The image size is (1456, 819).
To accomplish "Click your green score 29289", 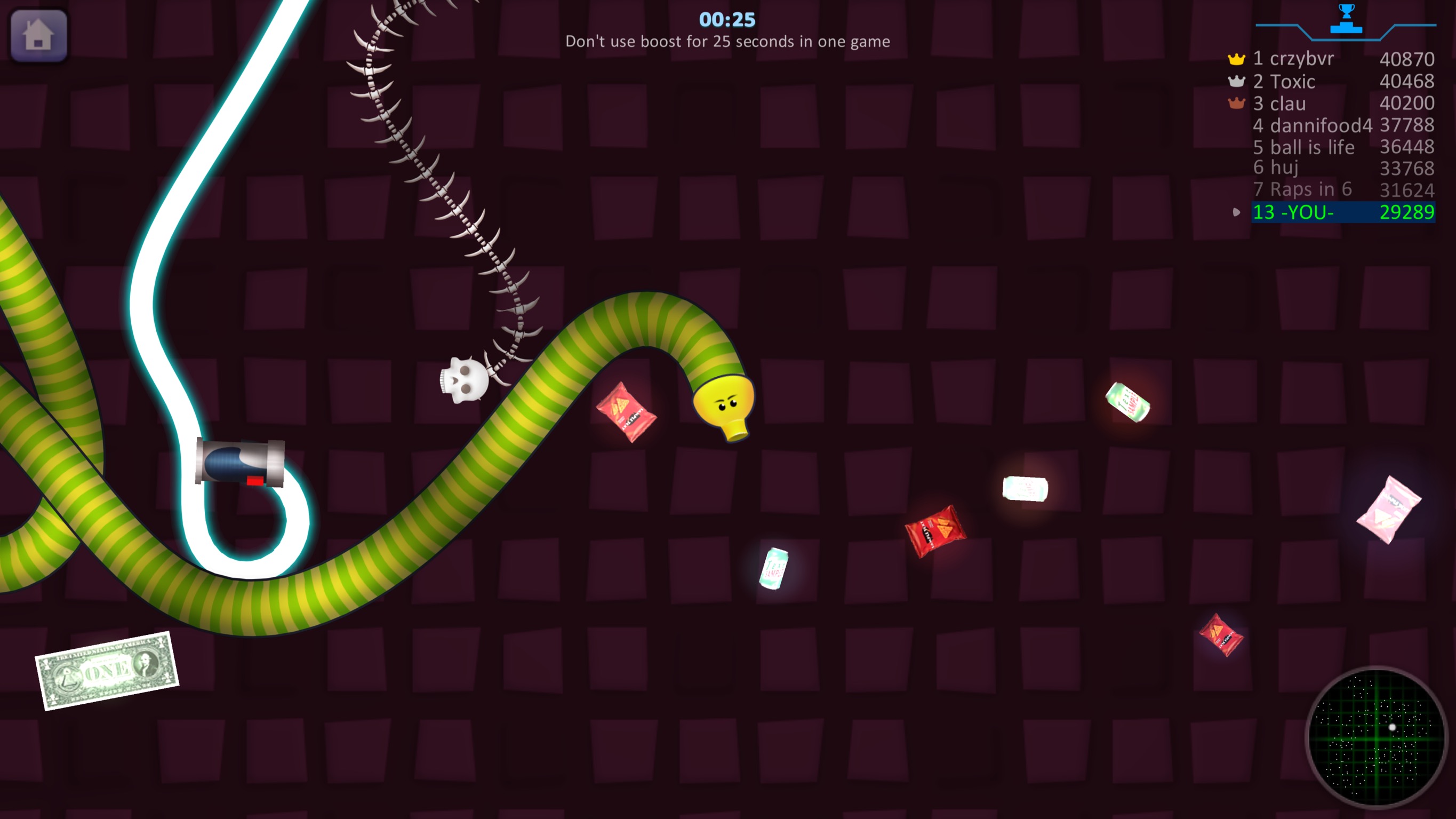I will point(1407,212).
